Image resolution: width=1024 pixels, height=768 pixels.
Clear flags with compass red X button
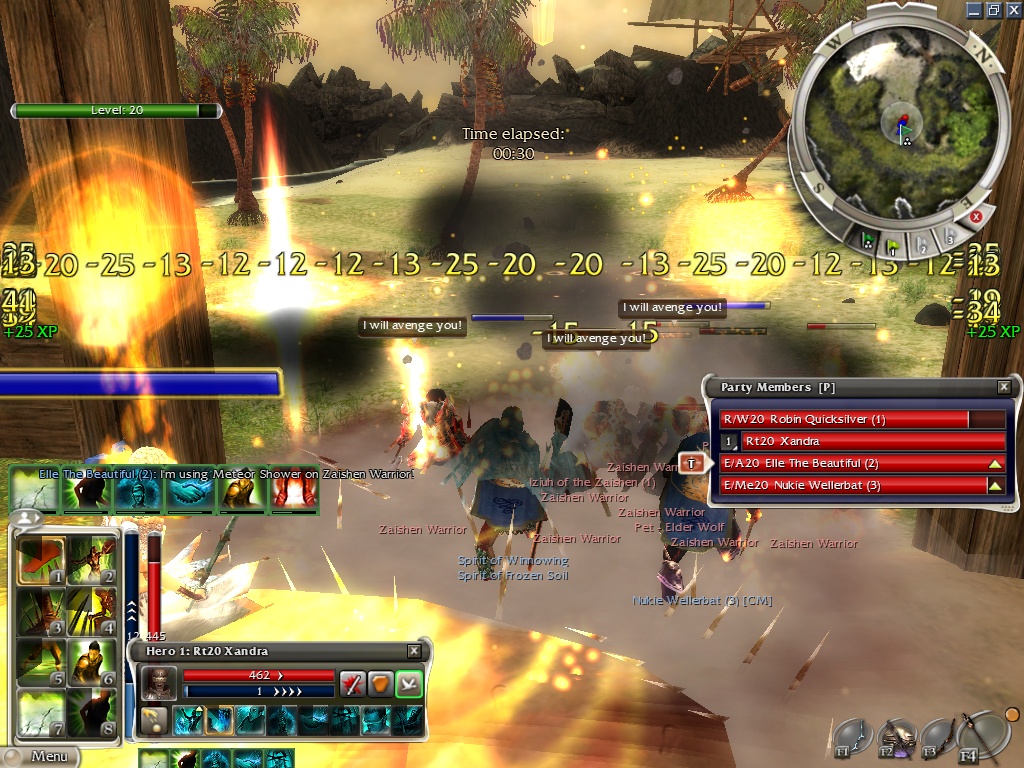click(x=976, y=216)
